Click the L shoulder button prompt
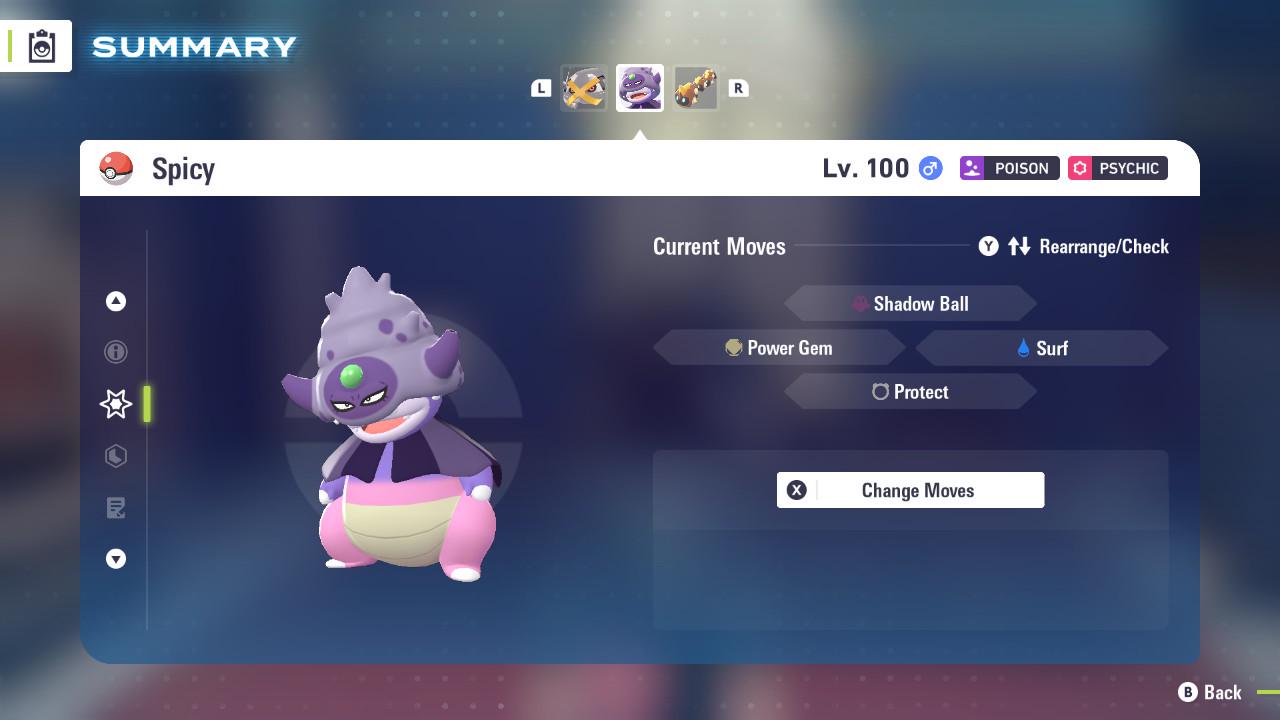This screenshot has height=720, width=1280. click(541, 88)
